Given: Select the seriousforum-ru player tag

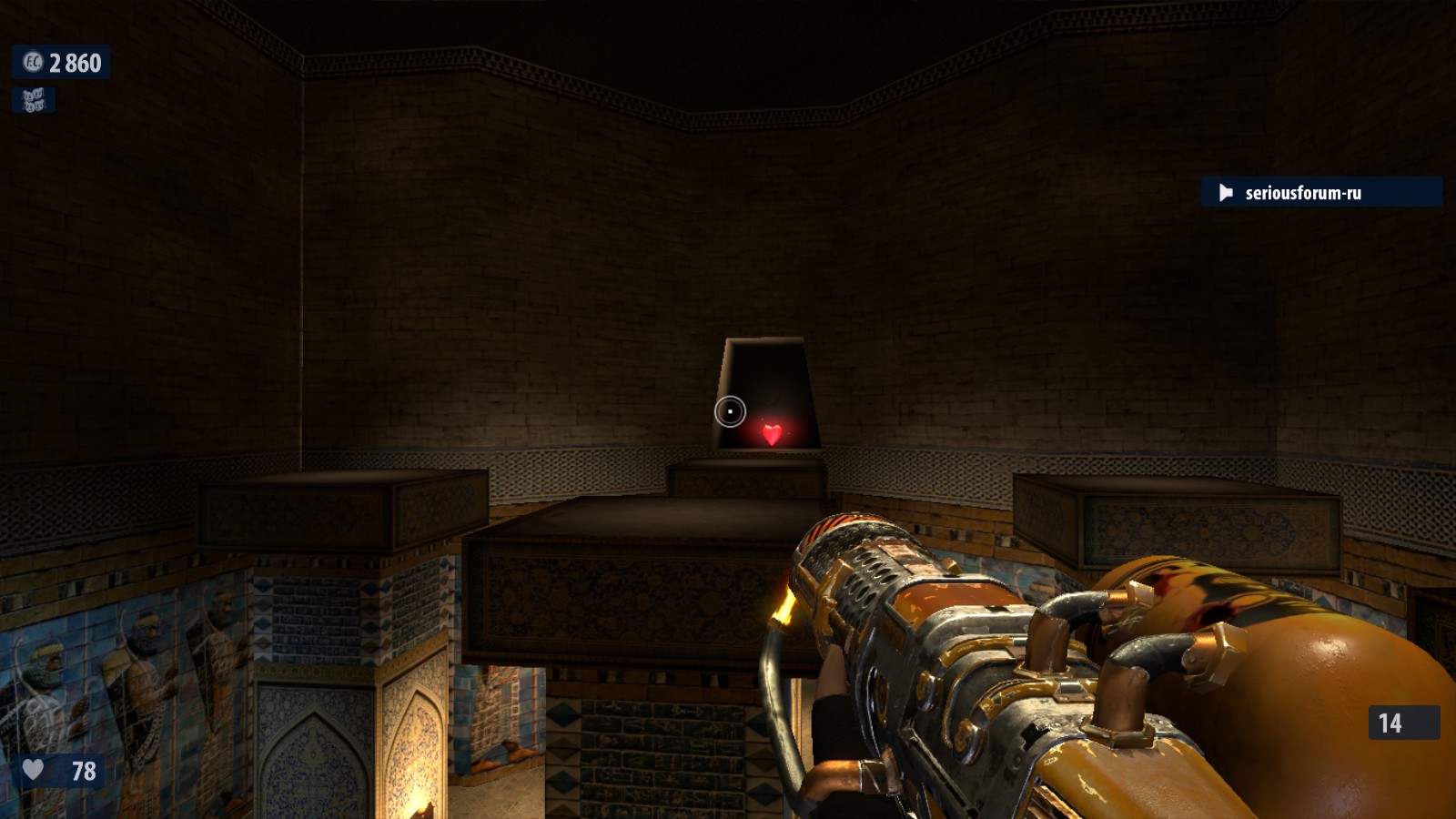Looking at the screenshot, I should click(x=1302, y=193).
